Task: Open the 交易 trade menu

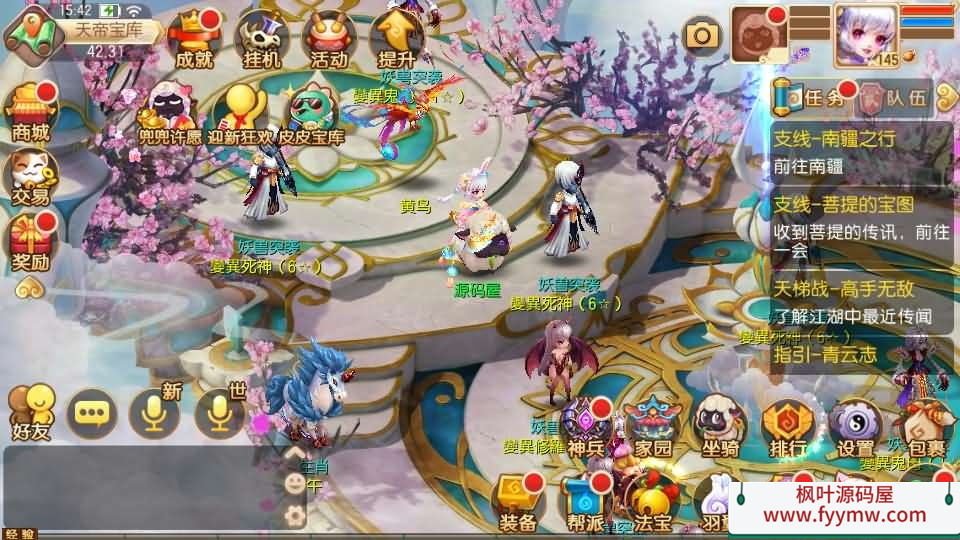Action: pos(30,176)
